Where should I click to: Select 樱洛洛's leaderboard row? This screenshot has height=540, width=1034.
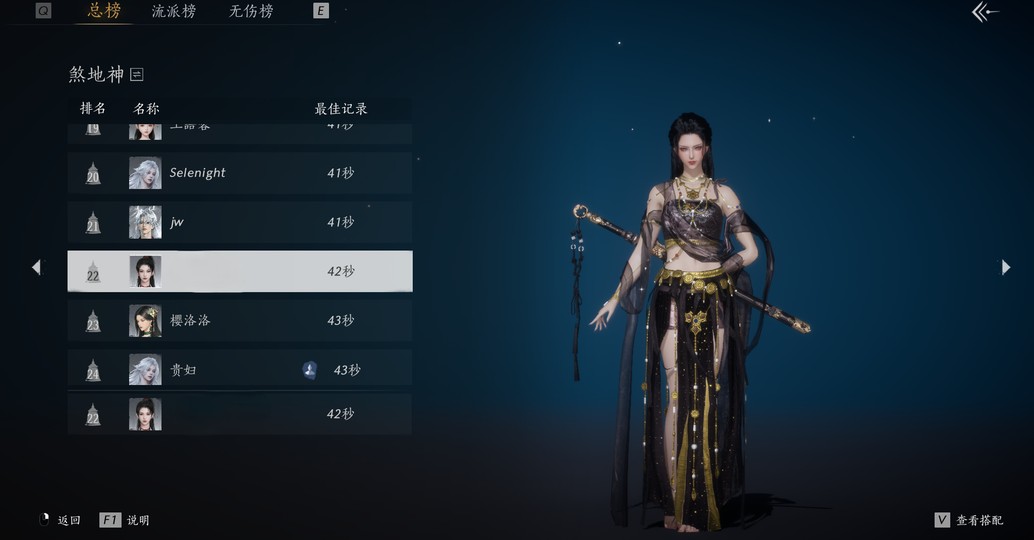[240, 321]
